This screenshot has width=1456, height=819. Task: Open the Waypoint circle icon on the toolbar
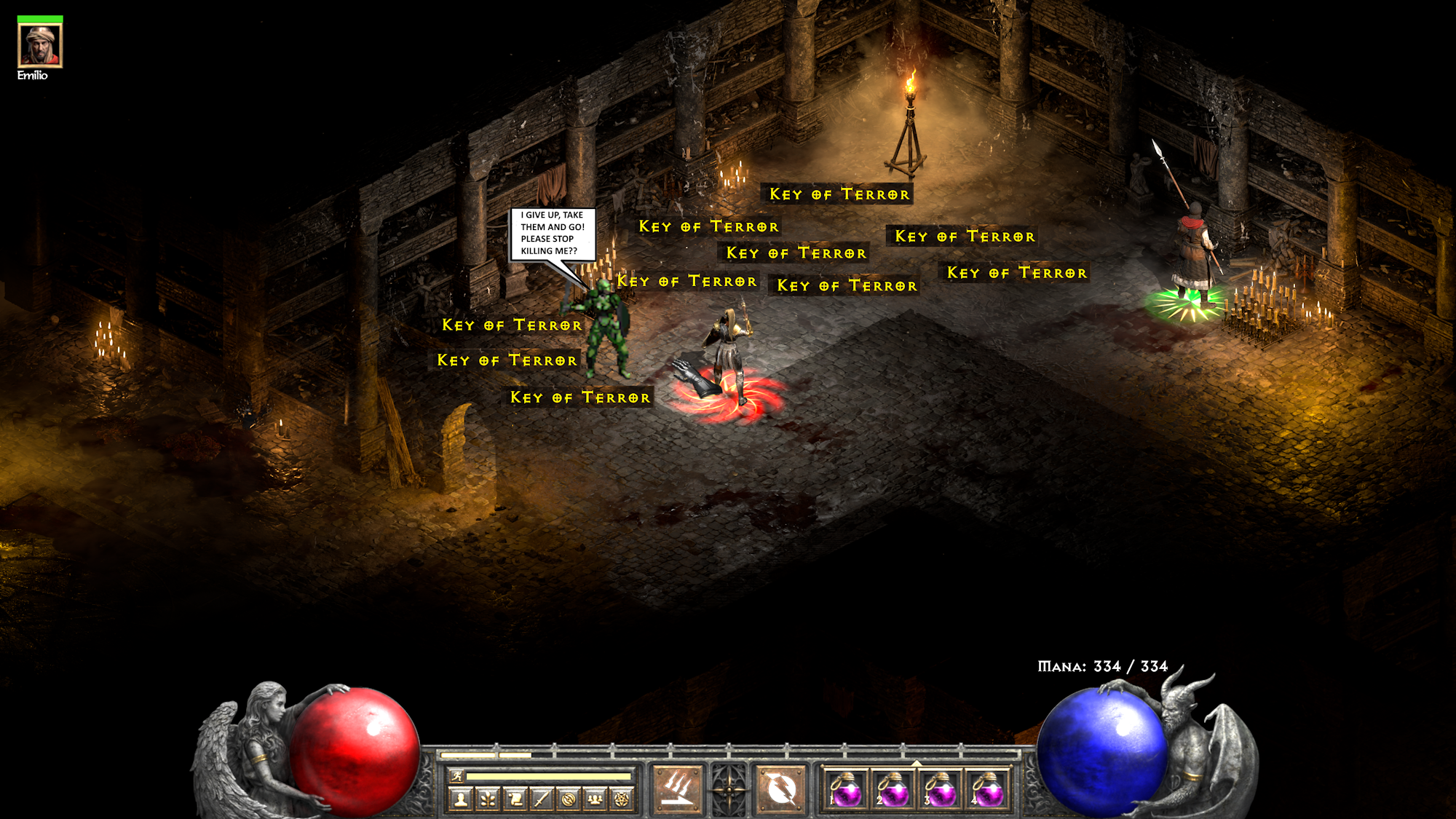(569, 799)
